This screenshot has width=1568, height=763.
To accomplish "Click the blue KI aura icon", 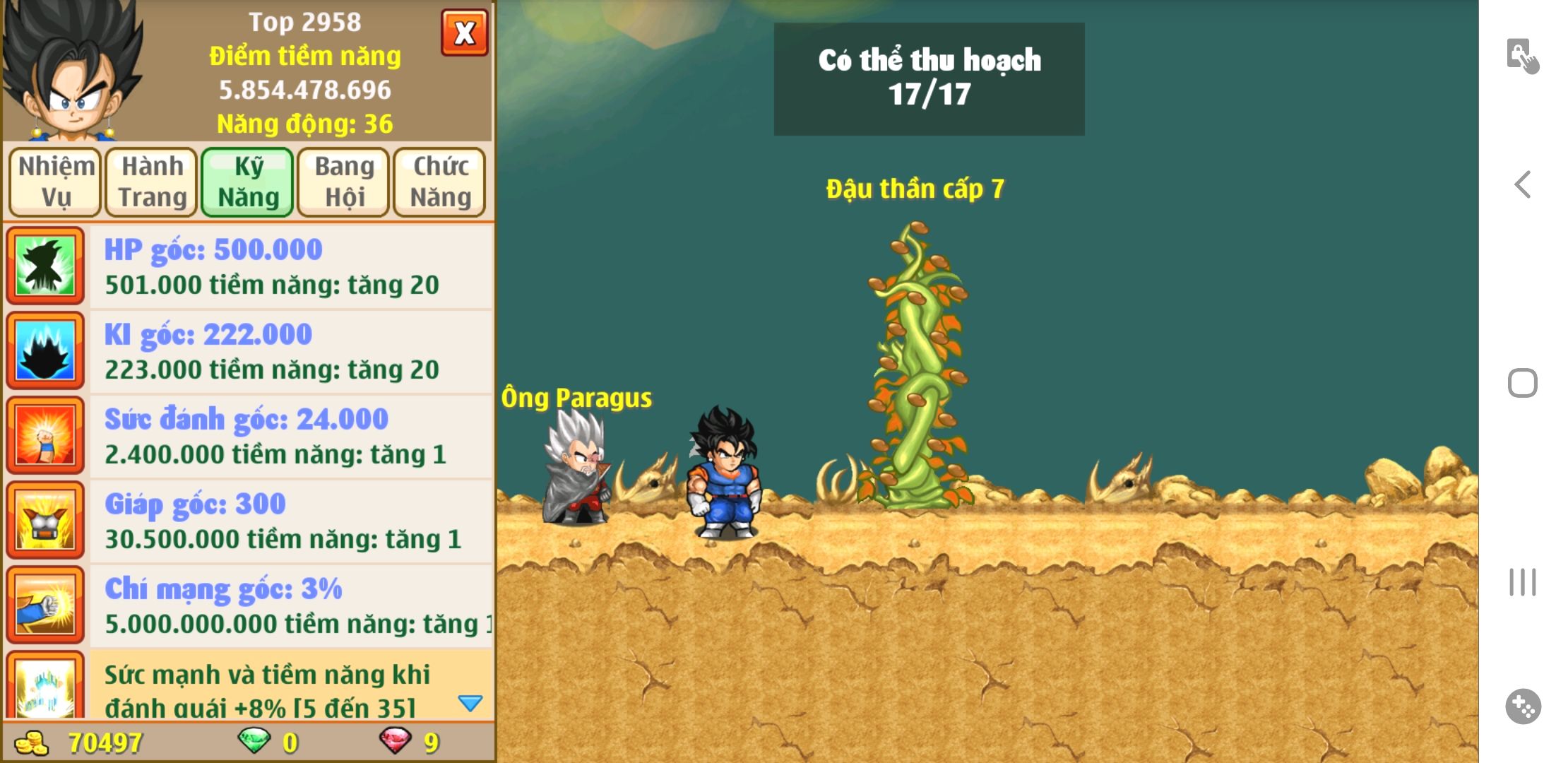I will point(45,350).
